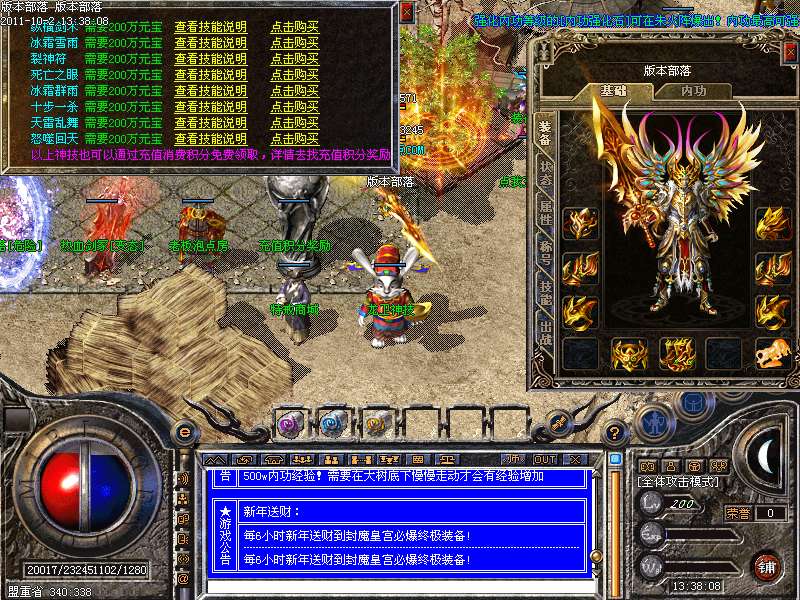Screen dimensions: 800x600
Task: Select the golden horse mount slot
Action: pos(769,353)
